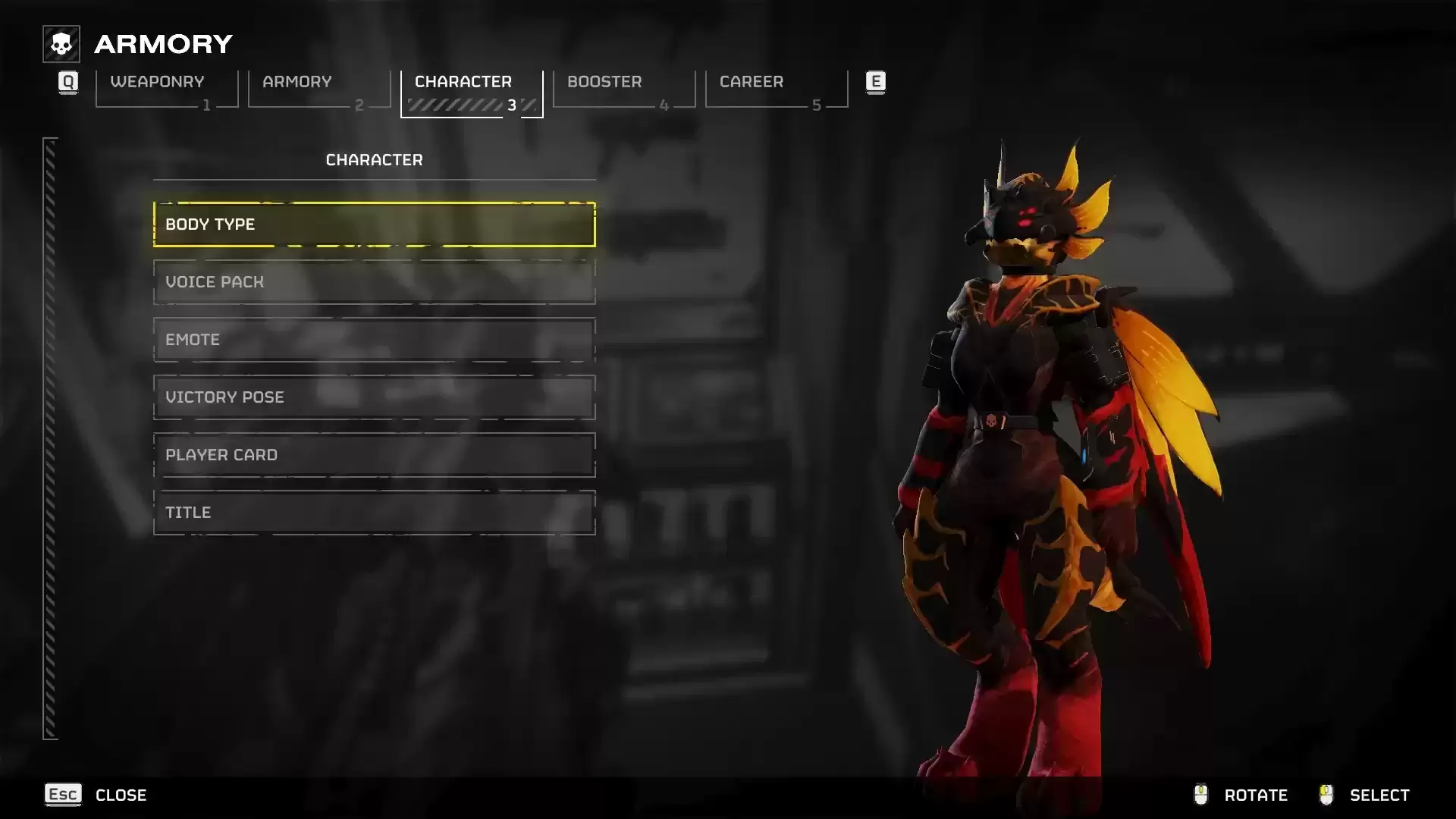This screenshot has height=819, width=1456.
Task: Show the Career tab
Action: 776,88
